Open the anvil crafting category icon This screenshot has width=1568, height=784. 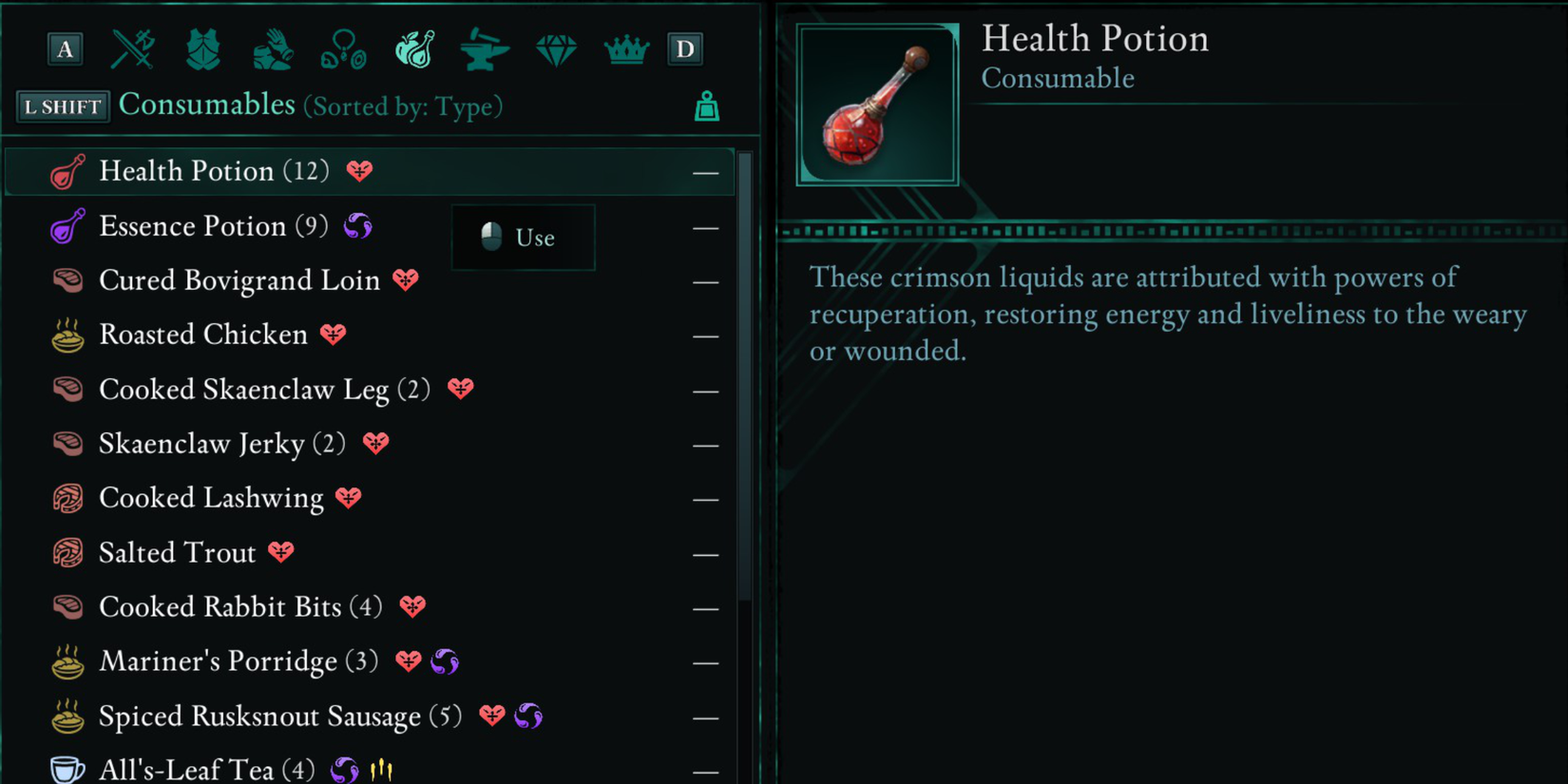tap(485, 49)
